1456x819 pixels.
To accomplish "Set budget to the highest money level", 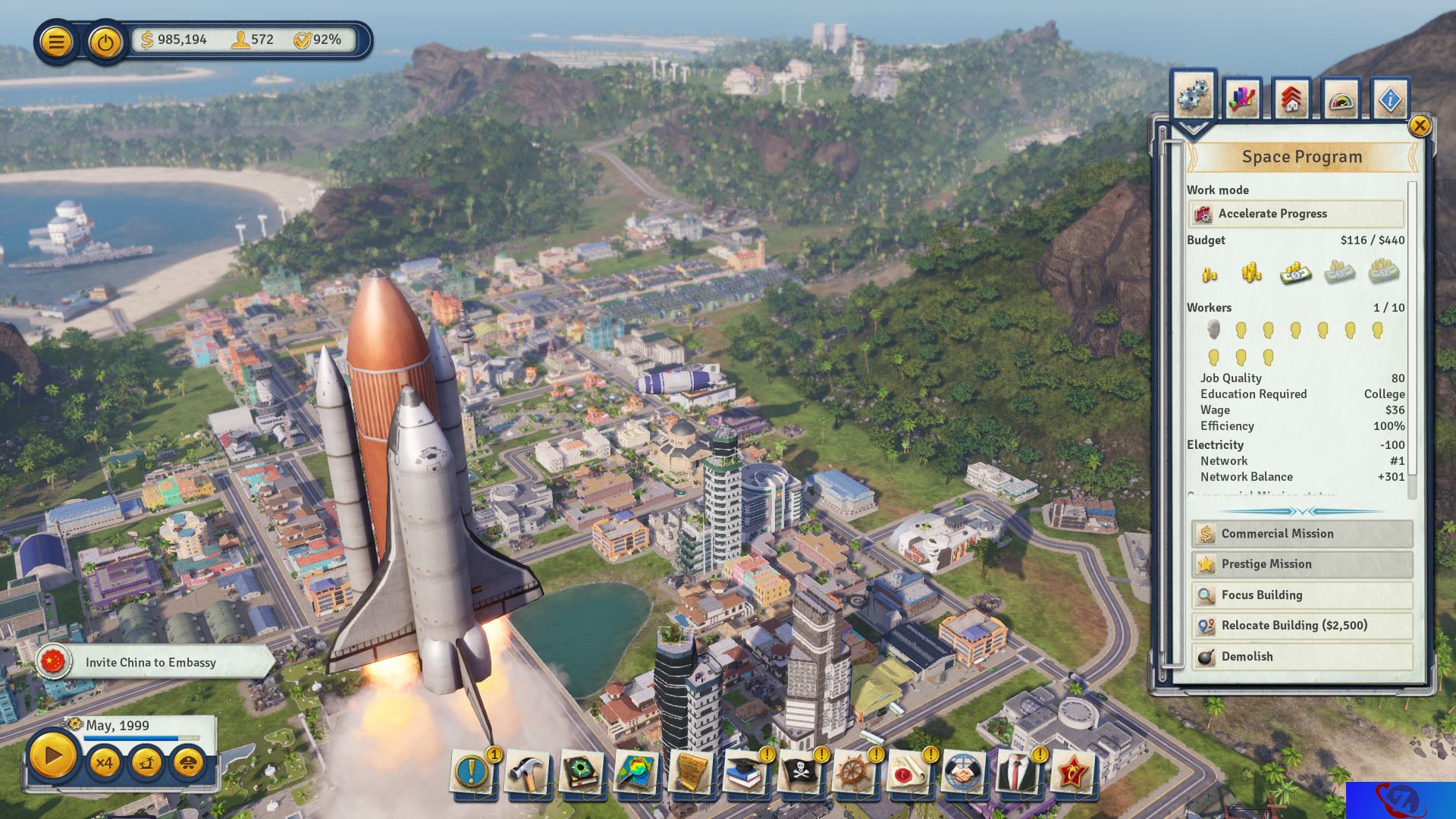I will click(x=1384, y=271).
